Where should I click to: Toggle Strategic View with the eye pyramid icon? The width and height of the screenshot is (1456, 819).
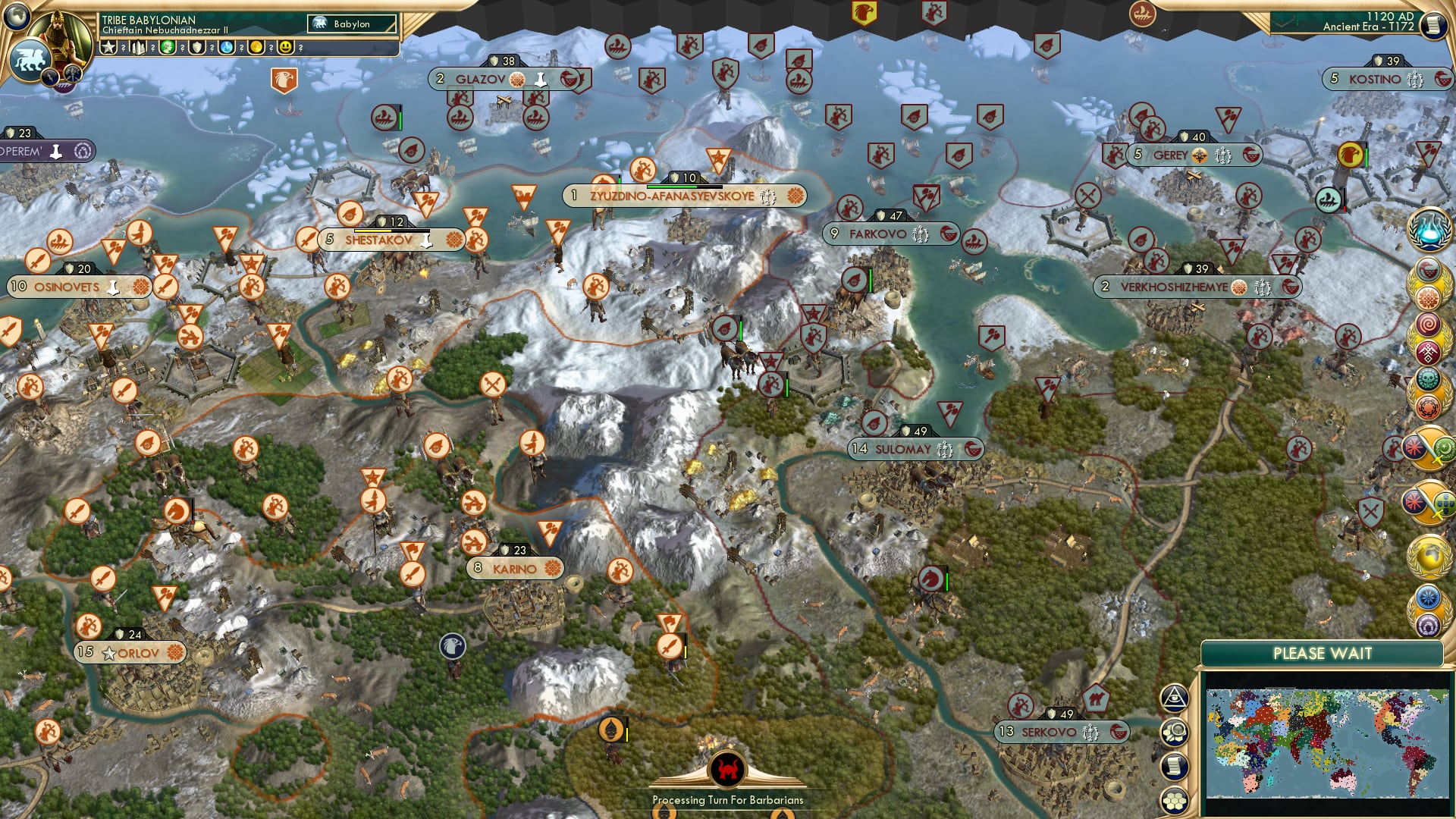tap(1174, 698)
